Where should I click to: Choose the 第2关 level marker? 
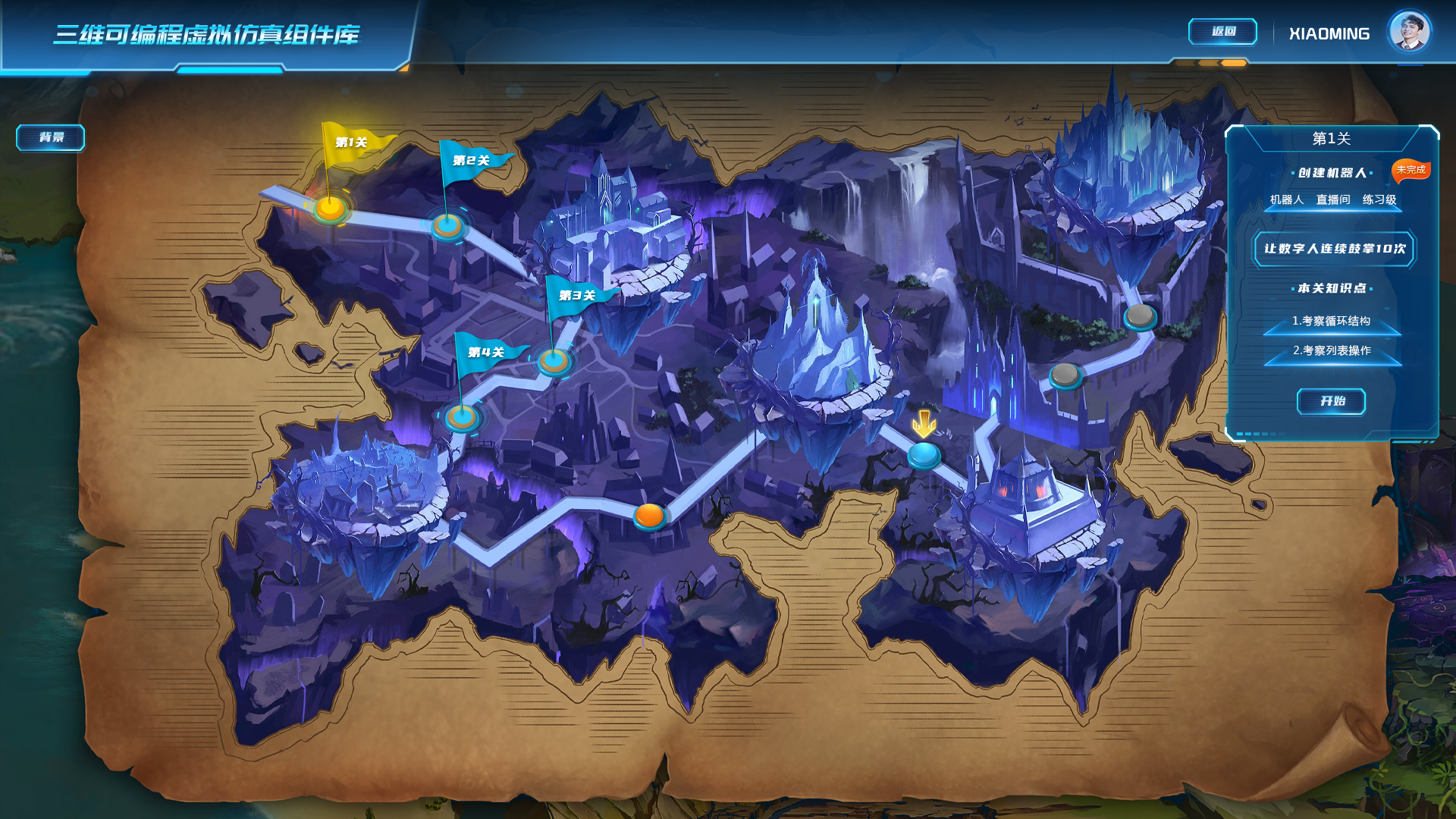(447, 224)
